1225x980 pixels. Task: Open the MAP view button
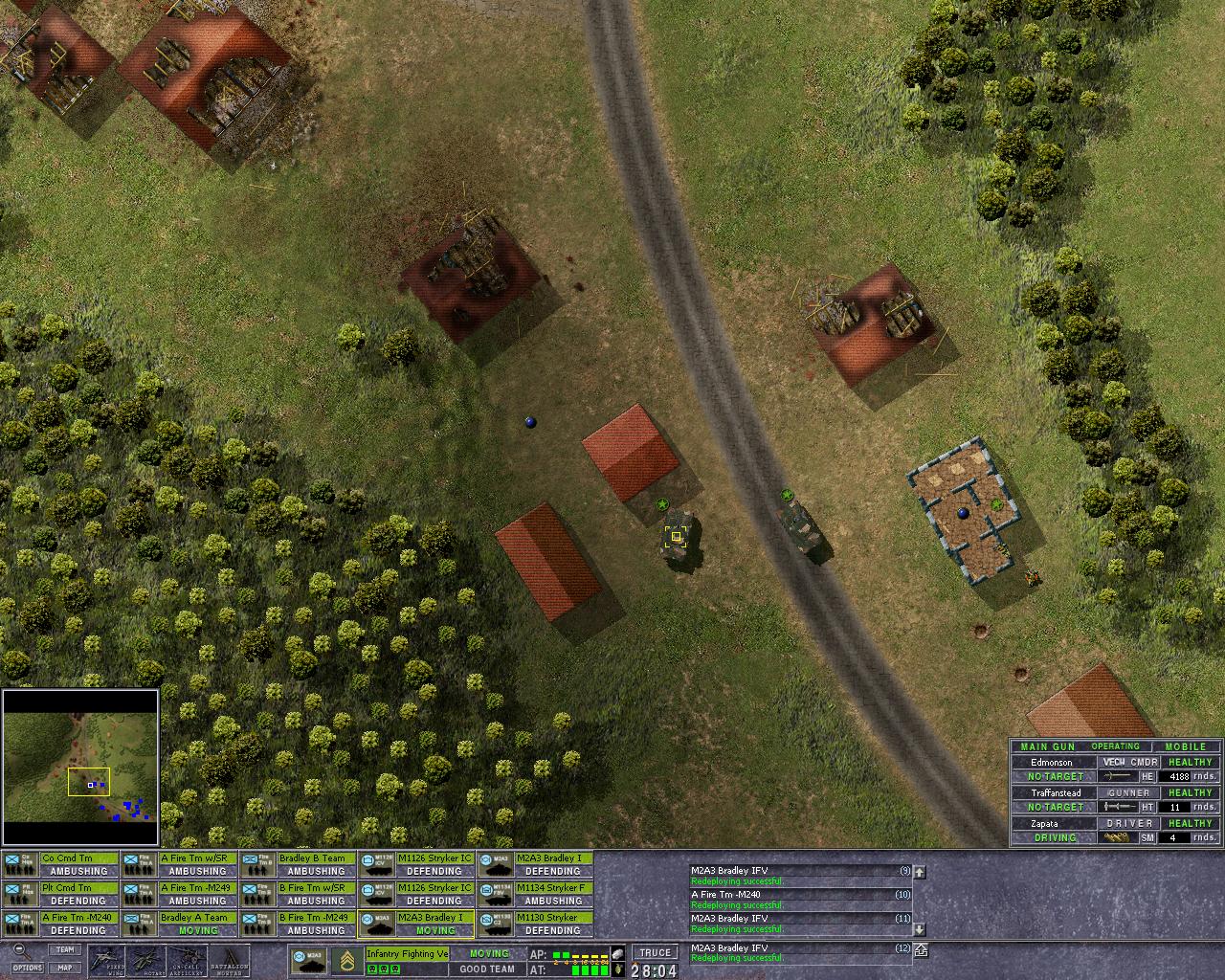click(x=64, y=968)
